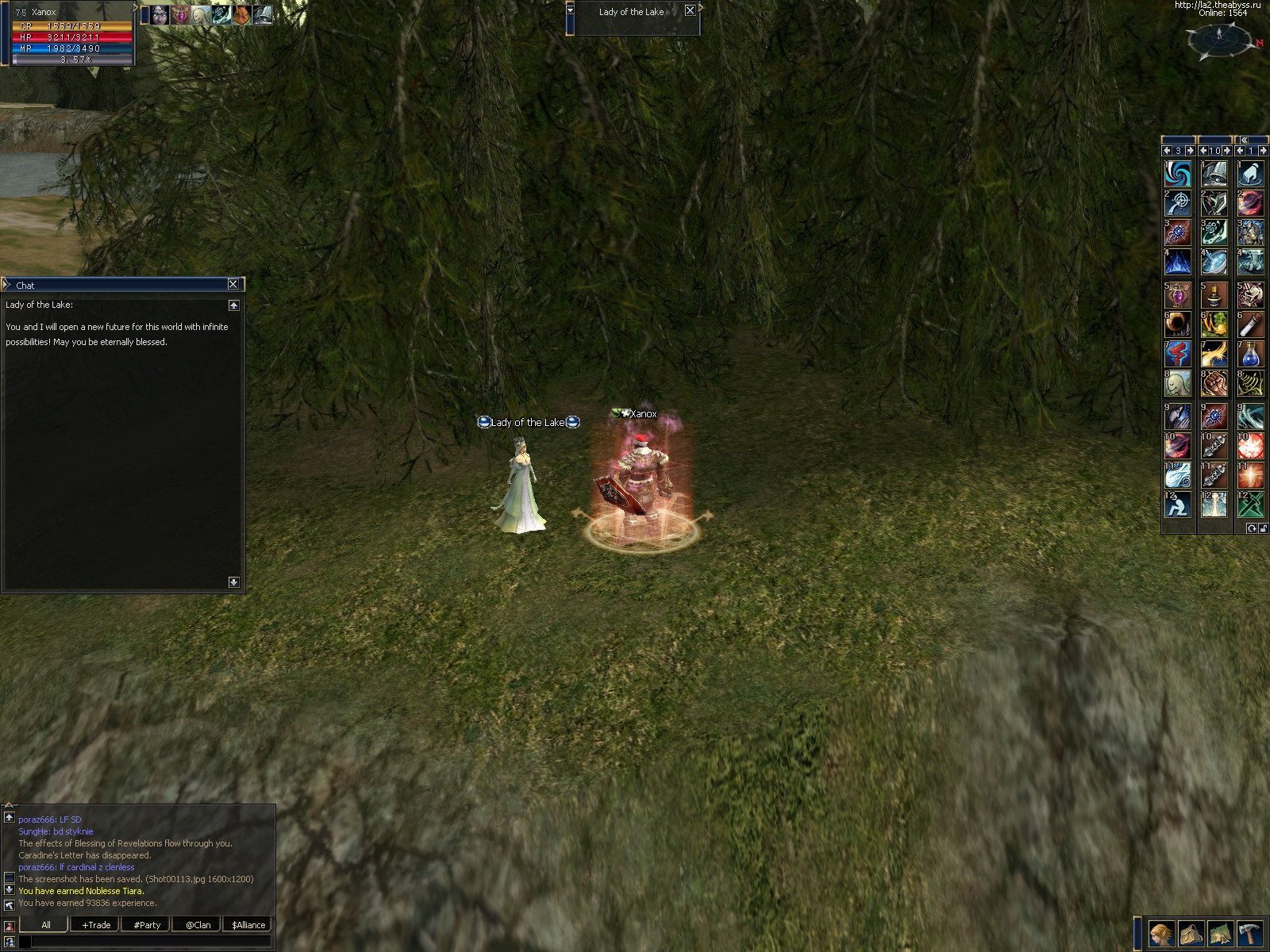Open the character status menu icon

[1161, 934]
